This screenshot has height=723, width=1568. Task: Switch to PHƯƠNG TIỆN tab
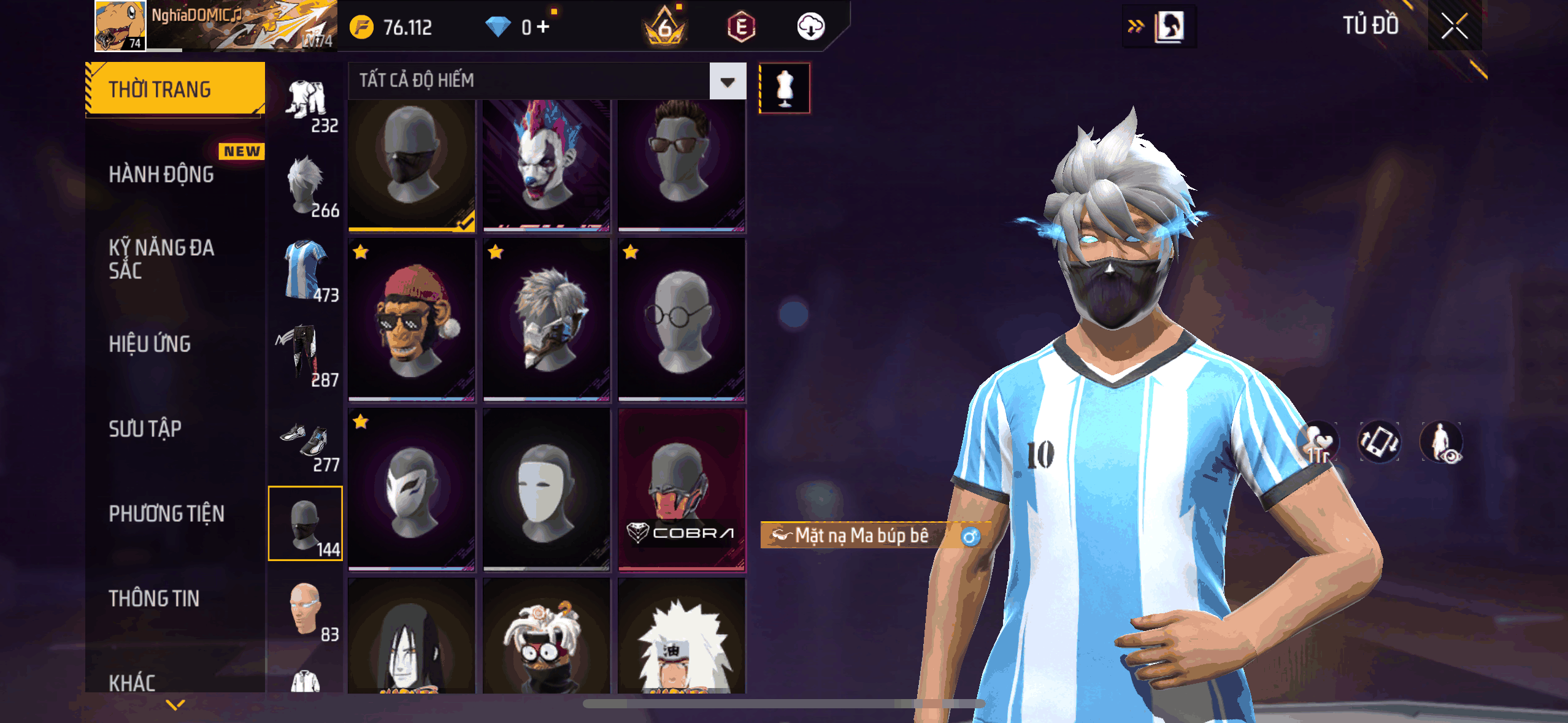pos(167,514)
